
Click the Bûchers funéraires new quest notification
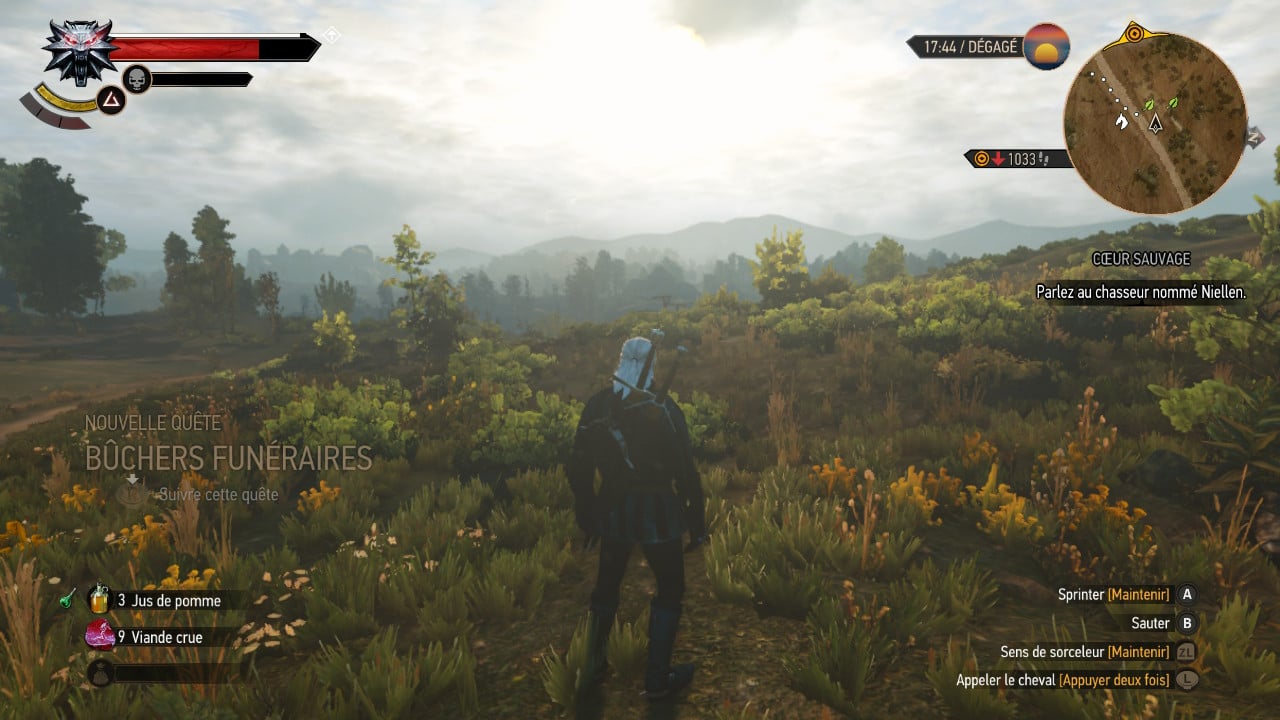click(228, 458)
